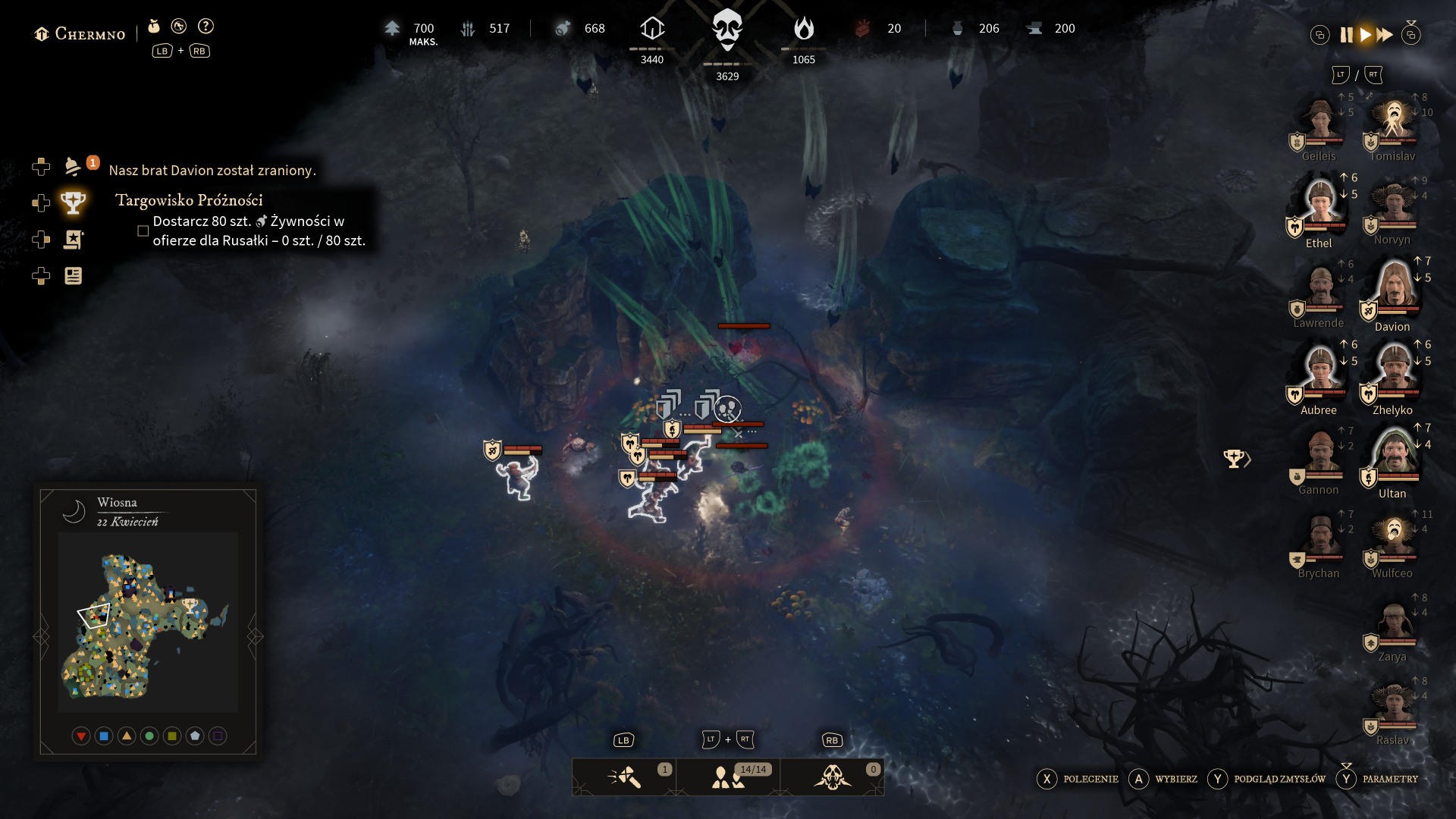Open the beast skull tab
Viewport: 1456px width, 819px height.
click(832, 777)
